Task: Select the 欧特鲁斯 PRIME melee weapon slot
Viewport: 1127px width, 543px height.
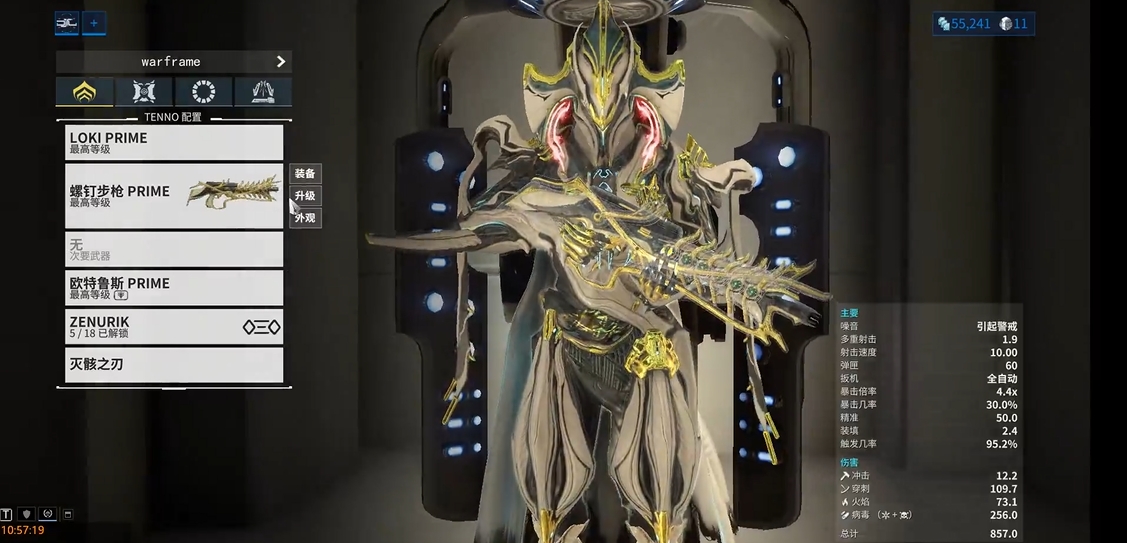Action: [x=174, y=288]
